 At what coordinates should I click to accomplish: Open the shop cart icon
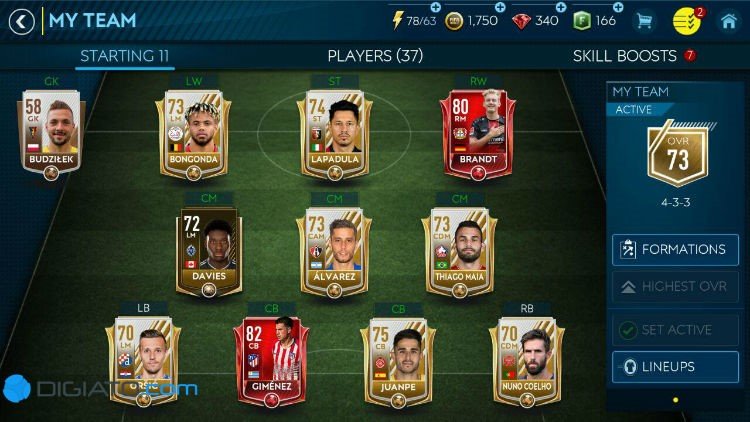[x=644, y=21]
